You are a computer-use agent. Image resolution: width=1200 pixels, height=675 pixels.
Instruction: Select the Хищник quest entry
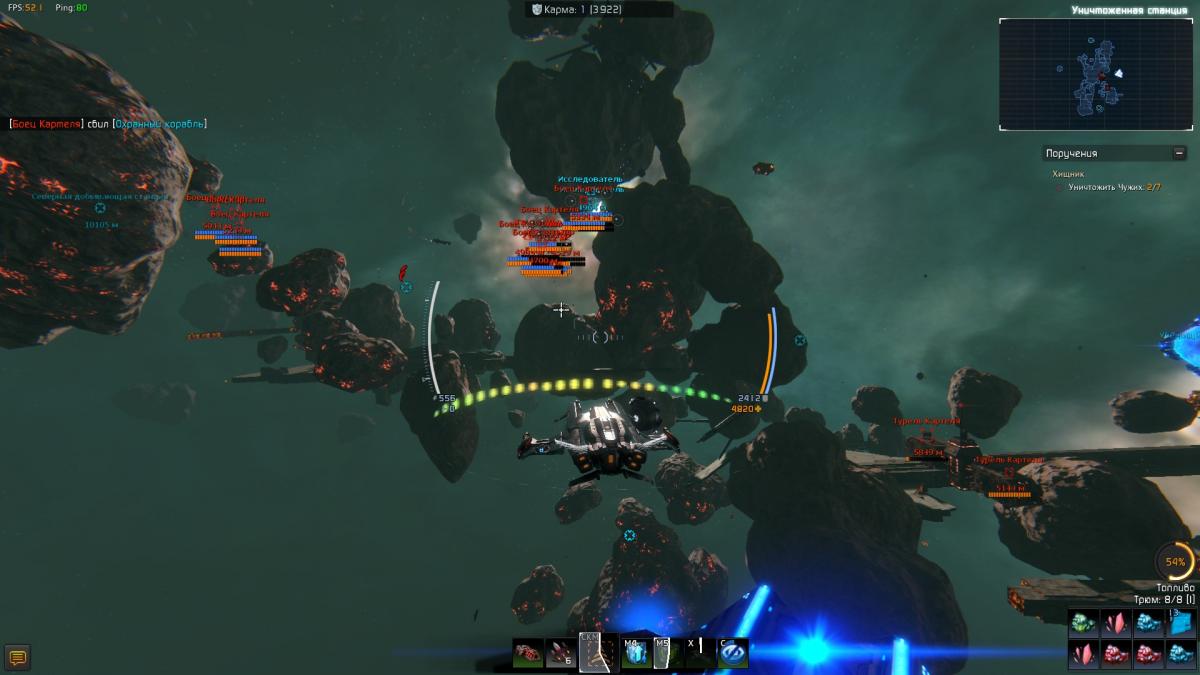1067,174
